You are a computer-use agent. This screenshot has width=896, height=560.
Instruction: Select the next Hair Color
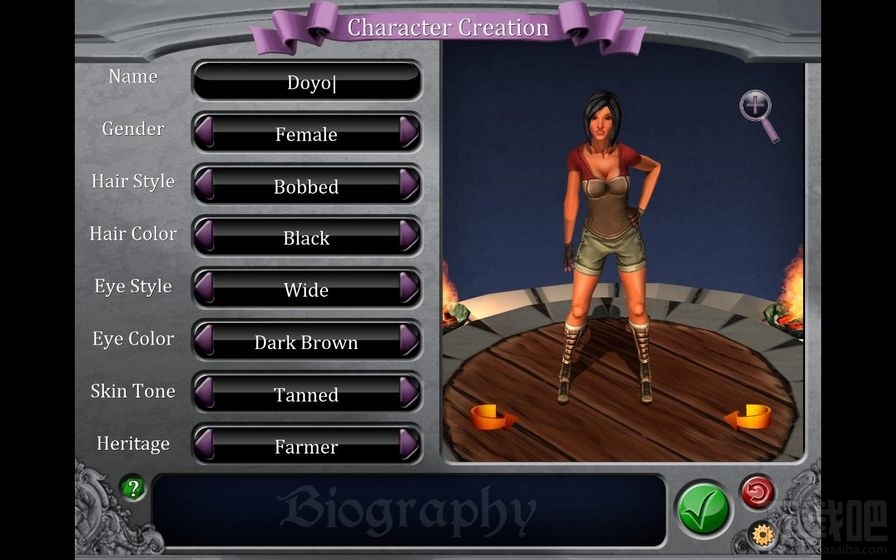(408, 236)
